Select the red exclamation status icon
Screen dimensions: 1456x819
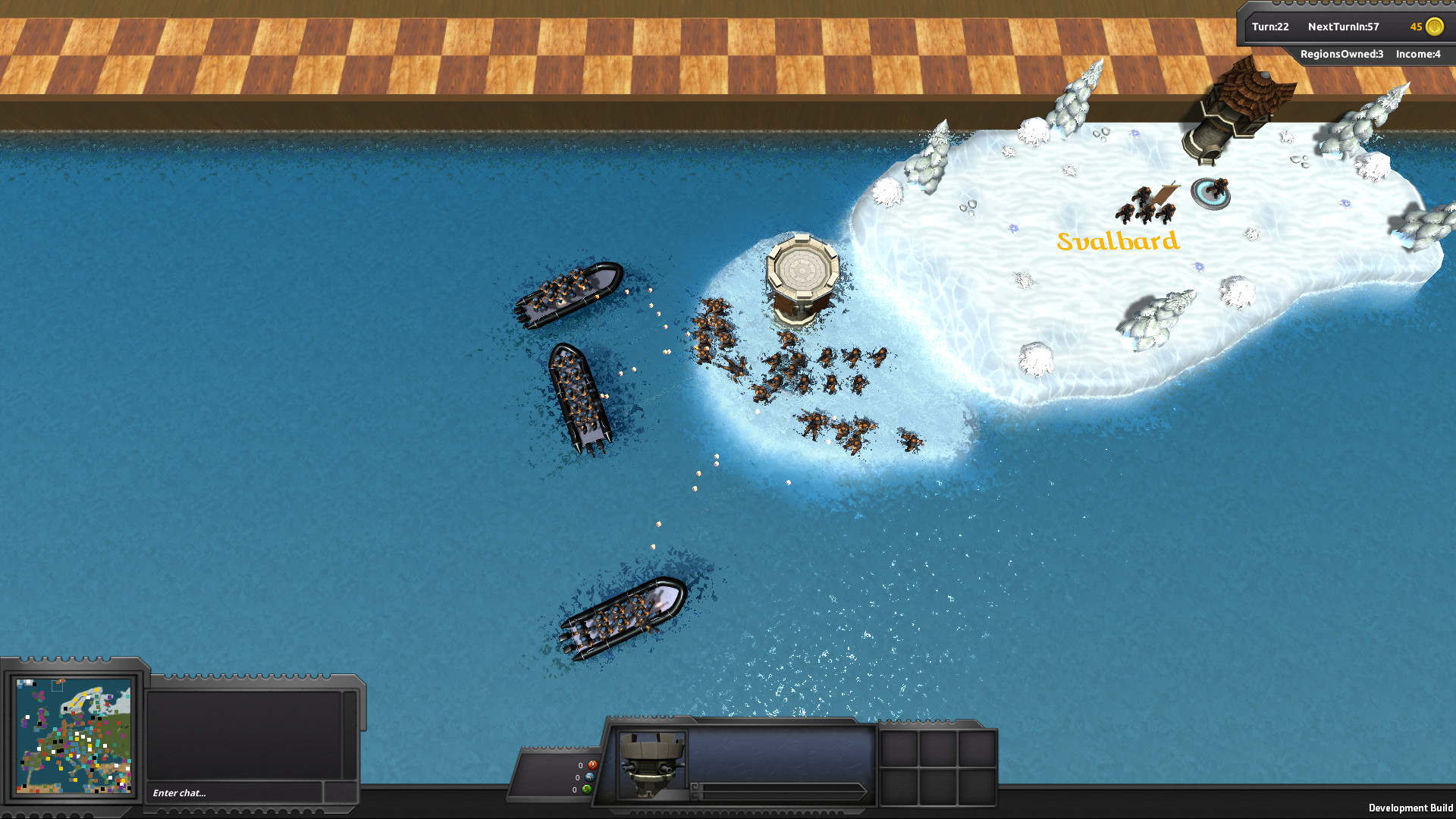(593, 765)
